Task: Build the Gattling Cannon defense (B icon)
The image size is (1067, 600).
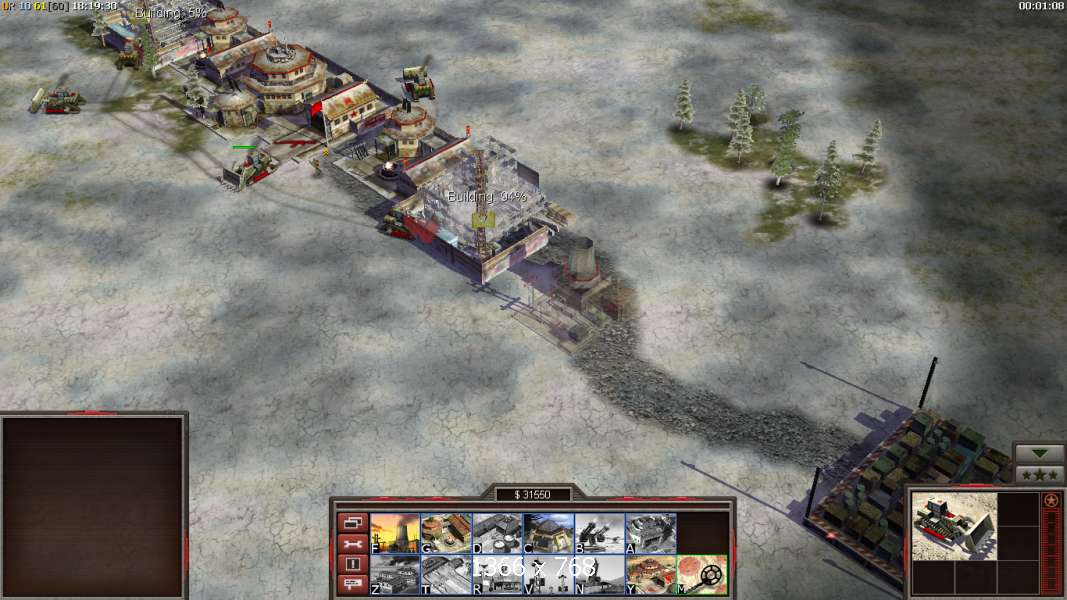Action: point(599,533)
